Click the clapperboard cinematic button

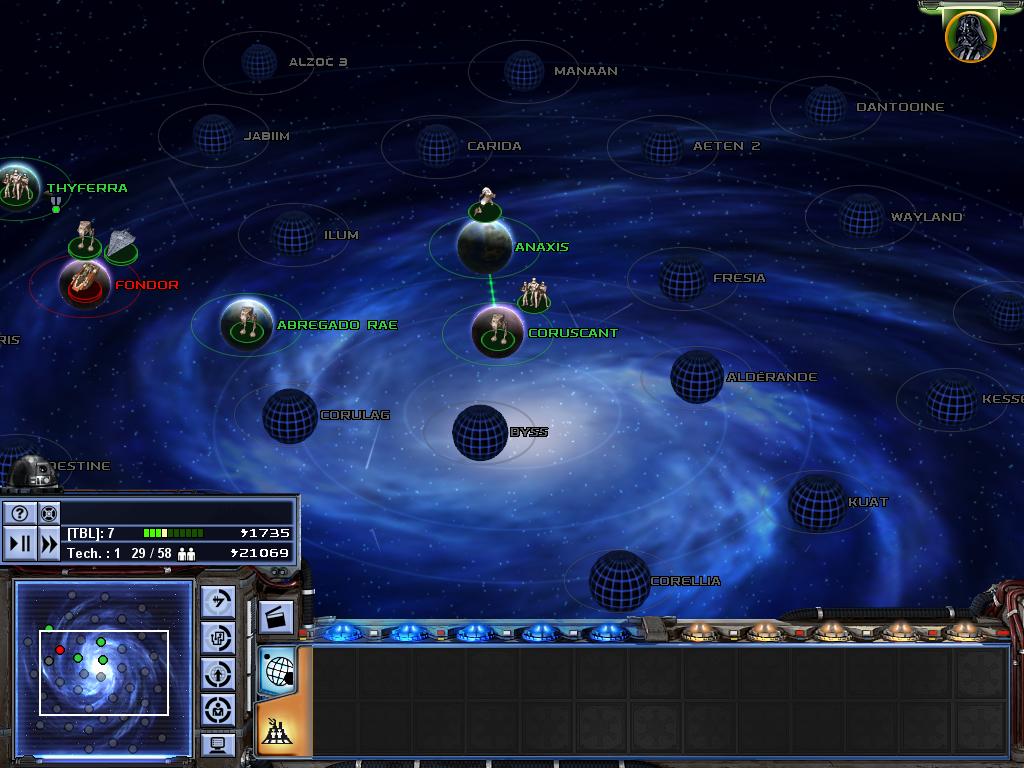276,618
